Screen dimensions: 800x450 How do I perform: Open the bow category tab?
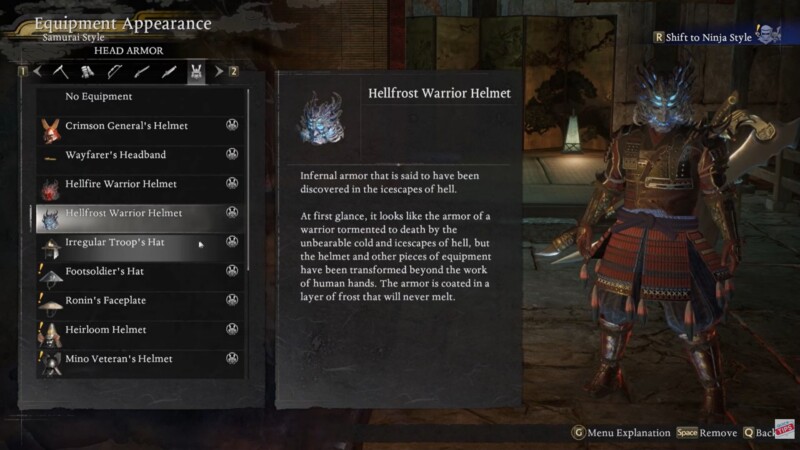(x=114, y=71)
